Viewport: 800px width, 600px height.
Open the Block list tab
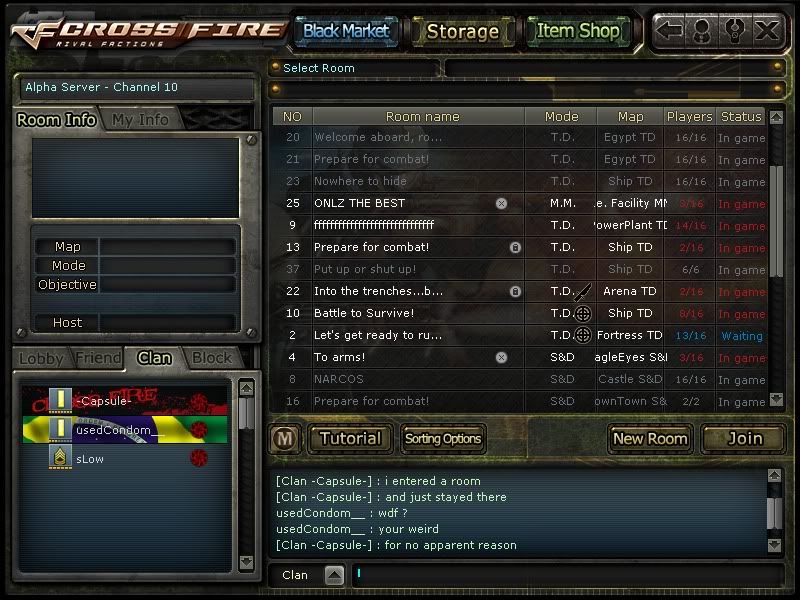(x=211, y=358)
